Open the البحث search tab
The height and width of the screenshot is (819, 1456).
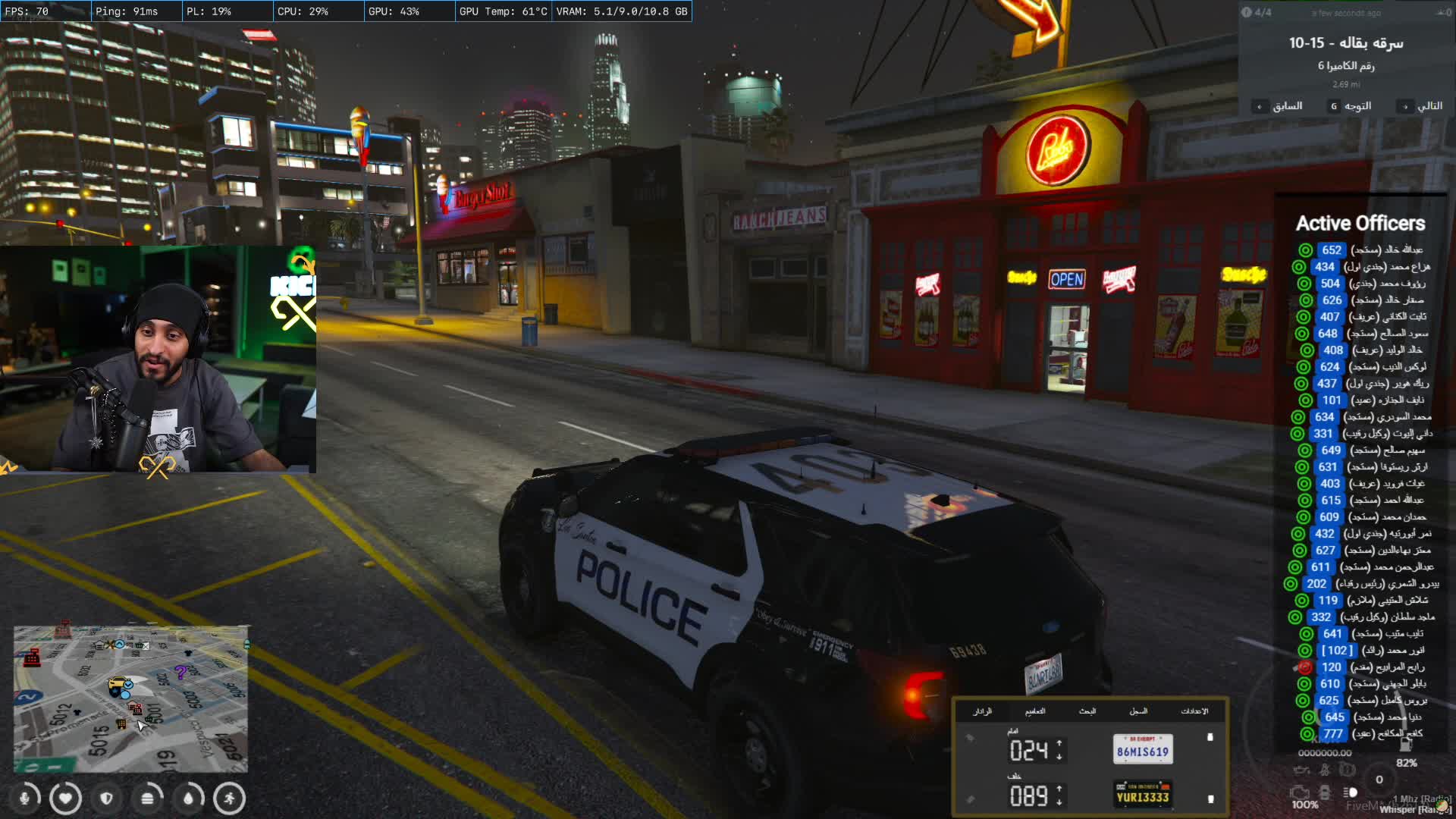1087,711
